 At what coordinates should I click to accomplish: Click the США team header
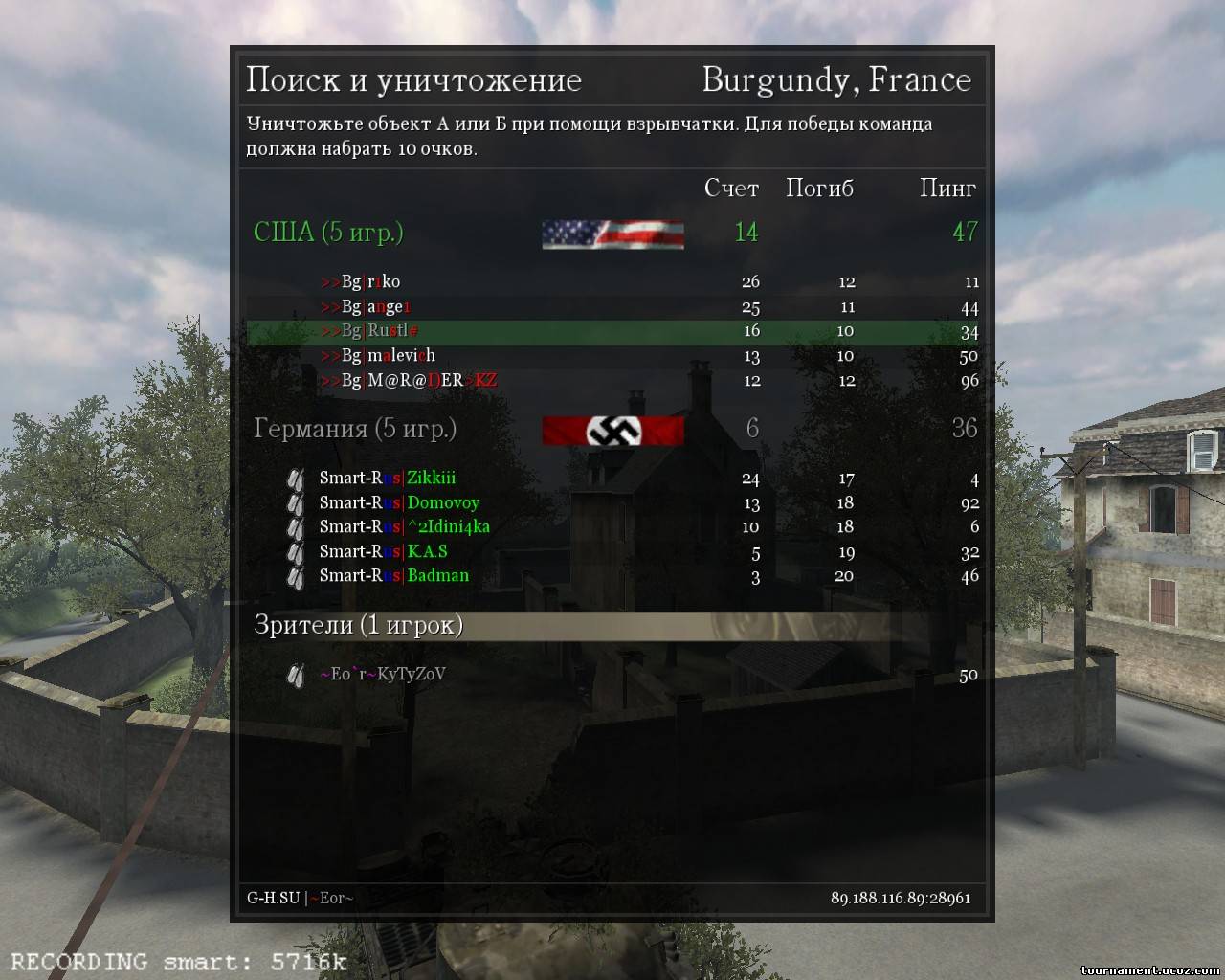click(328, 232)
